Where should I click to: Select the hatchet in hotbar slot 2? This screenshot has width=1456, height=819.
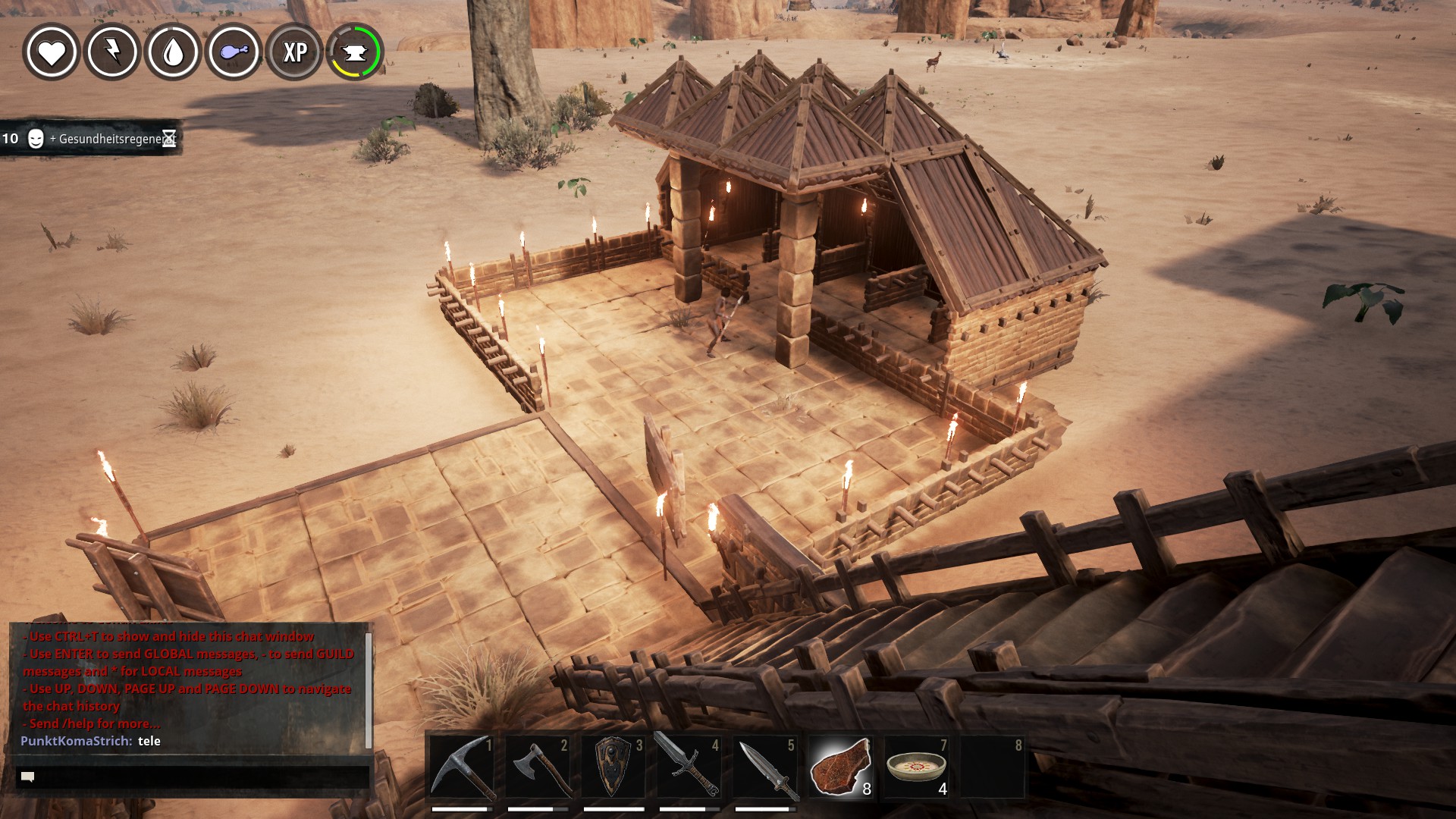(538, 767)
